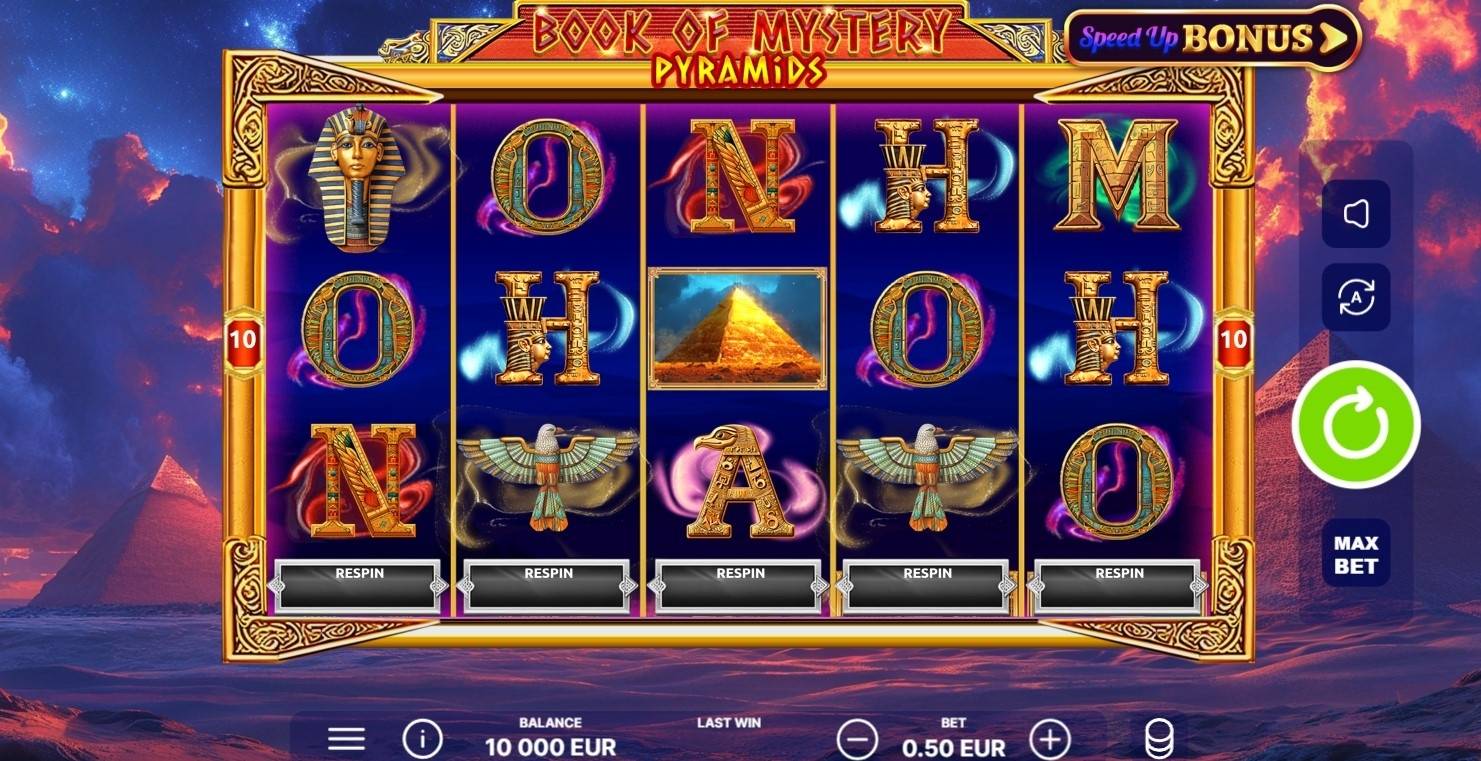Viewport: 1481px width, 761px height.
Task: Decrease the bet with the minus stepper
Action: click(857, 741)
